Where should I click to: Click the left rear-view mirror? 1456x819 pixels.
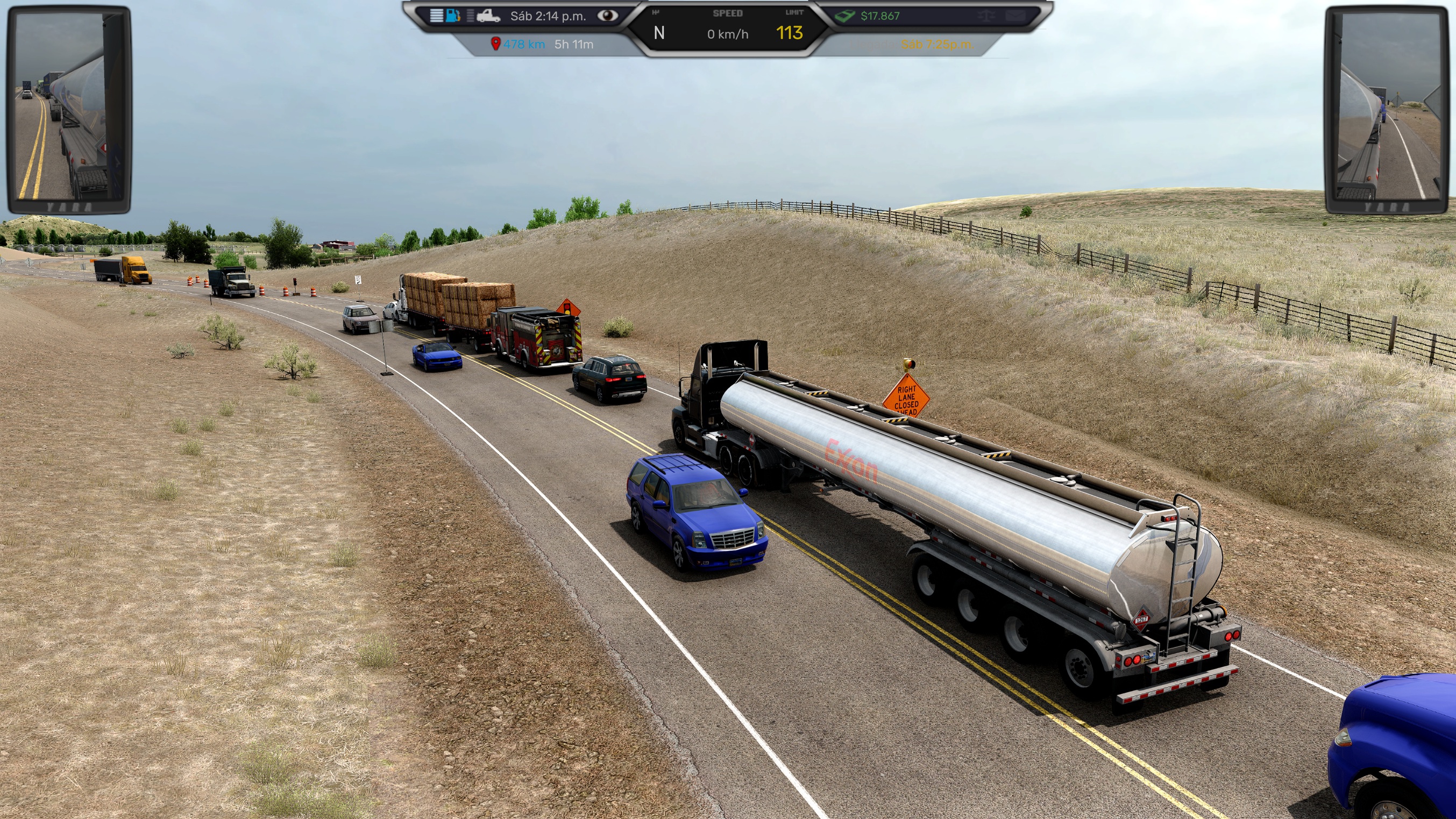69,109
